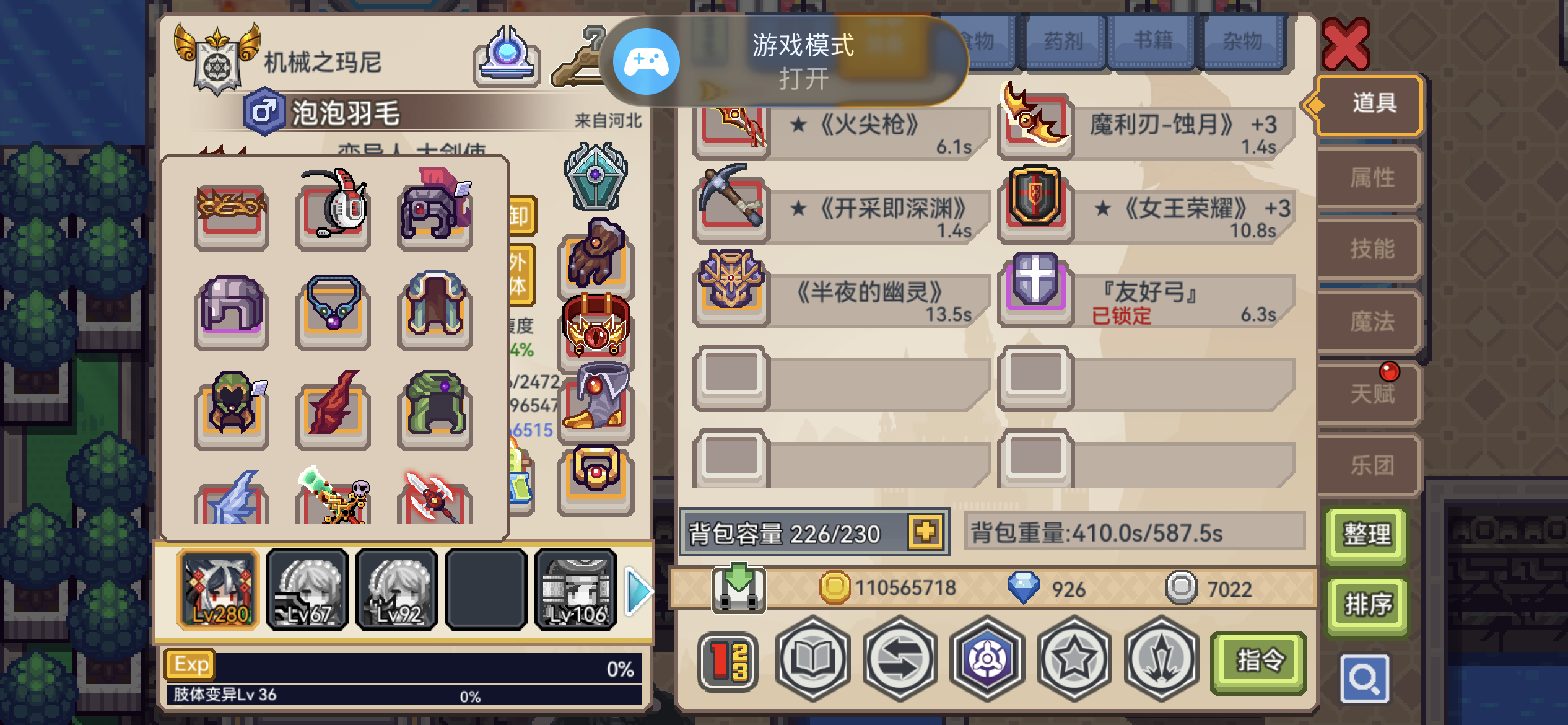Image resolution: width=1568 pixels, height=725 pixels.
Task: Open the 整理 (sort/organize) function
Action: [1367, 534]
